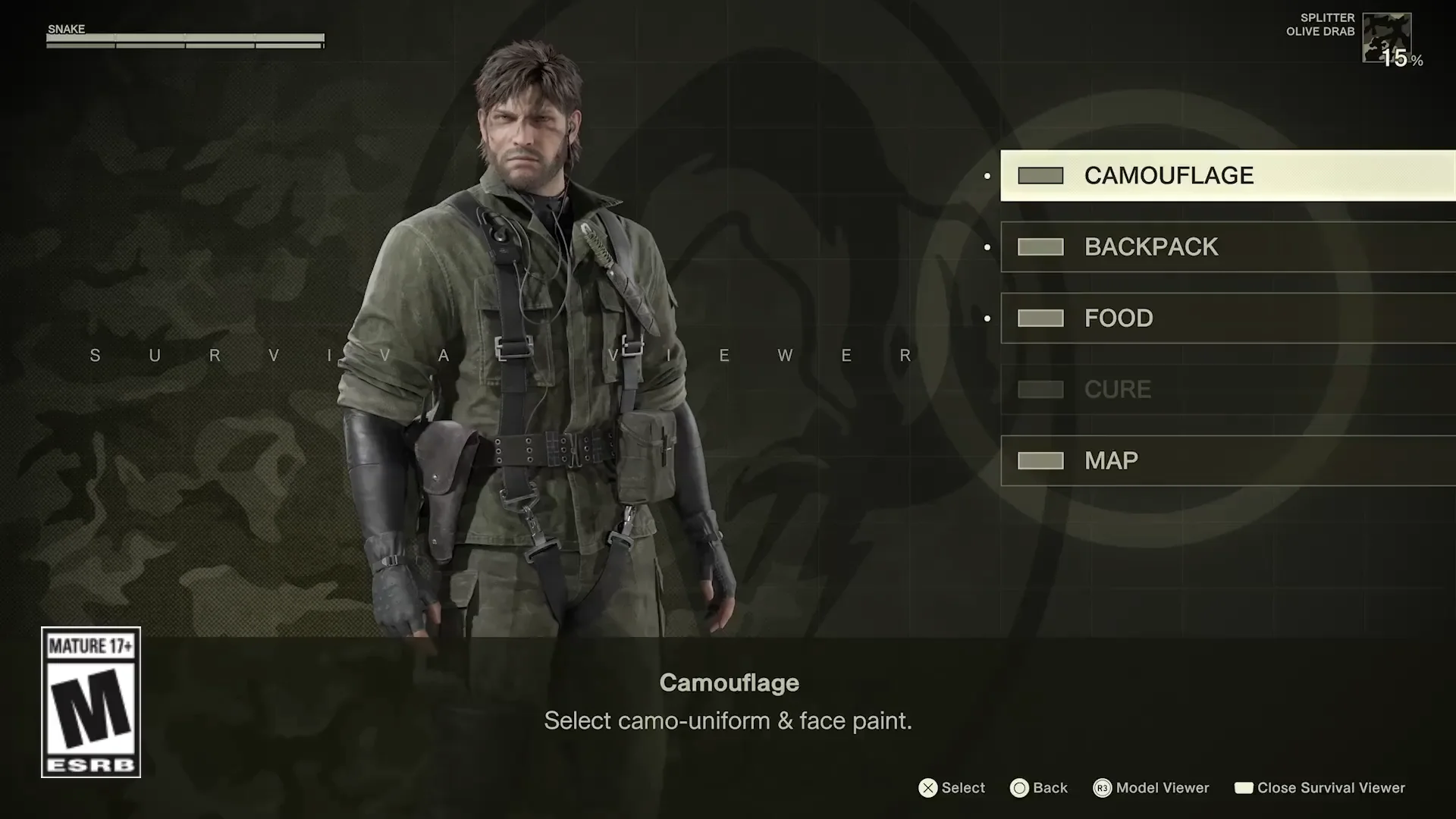
Task: Open the Backpack menu entry
Action: (x=1151, y=246)
